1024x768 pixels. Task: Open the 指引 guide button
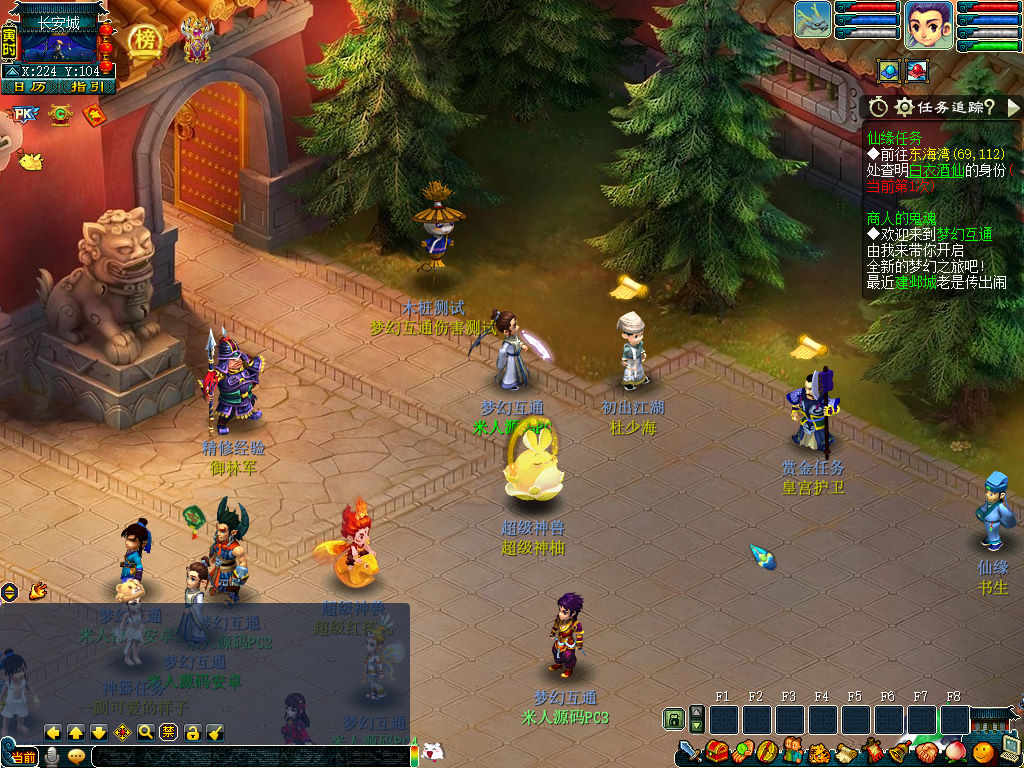[88, 87]
